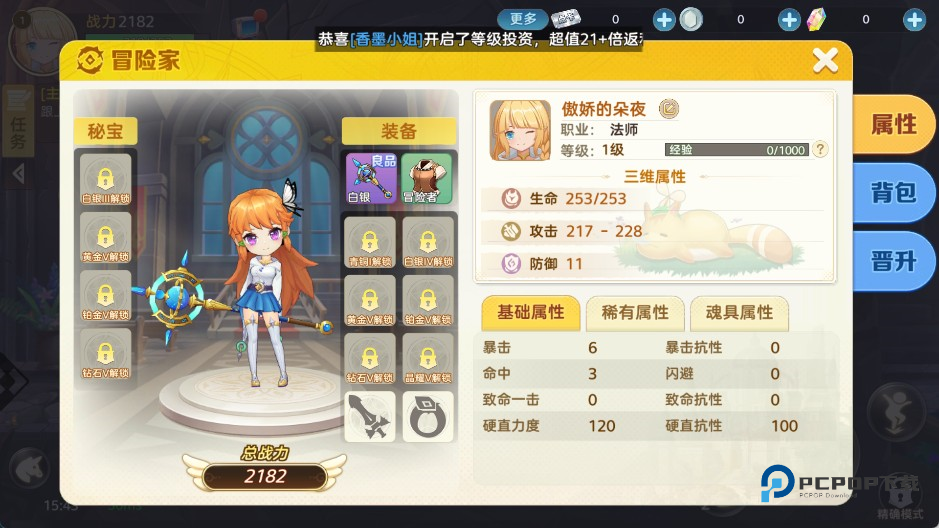Tap the locked 晶耀V解锁 equipment slot

point(428,358)
